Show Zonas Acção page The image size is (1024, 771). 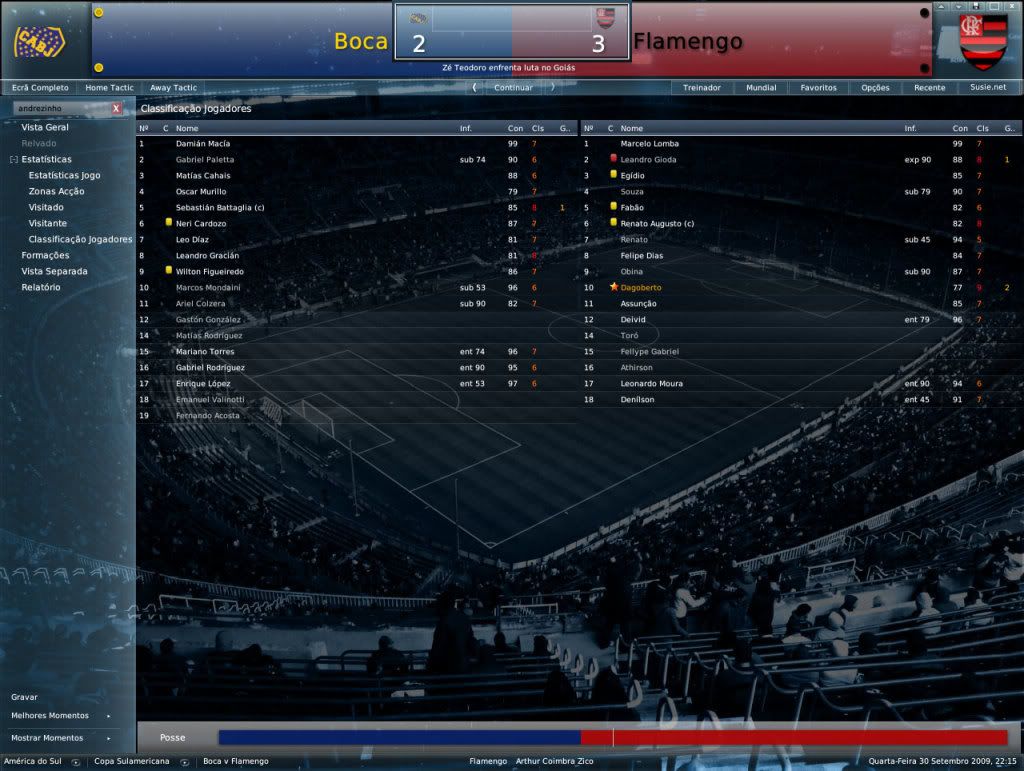tap(57, 192)
